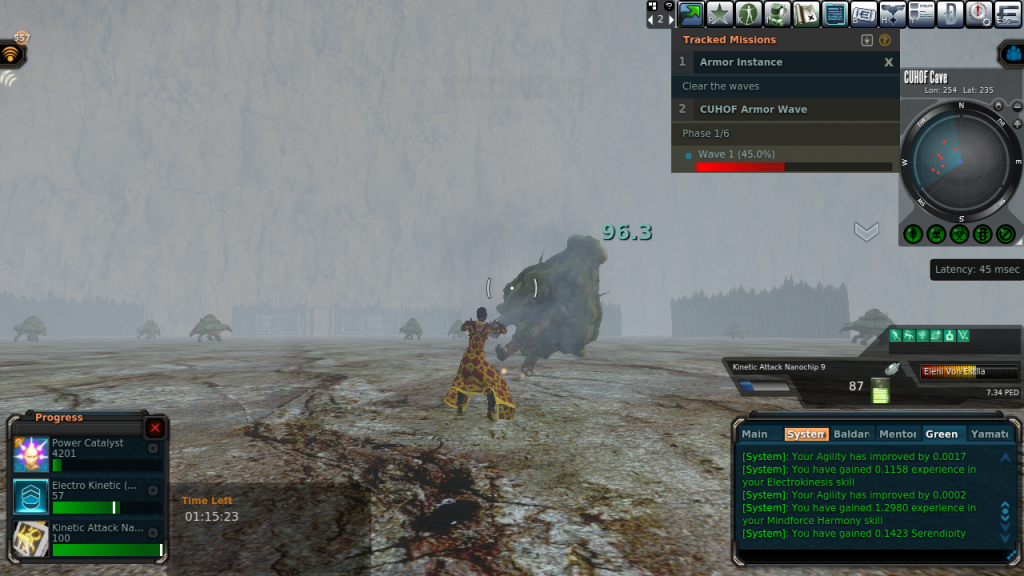The height and width of the screenshot is (576, 1024).
Task: Open the map icon in the top toolbar
Action: point(806,14)
